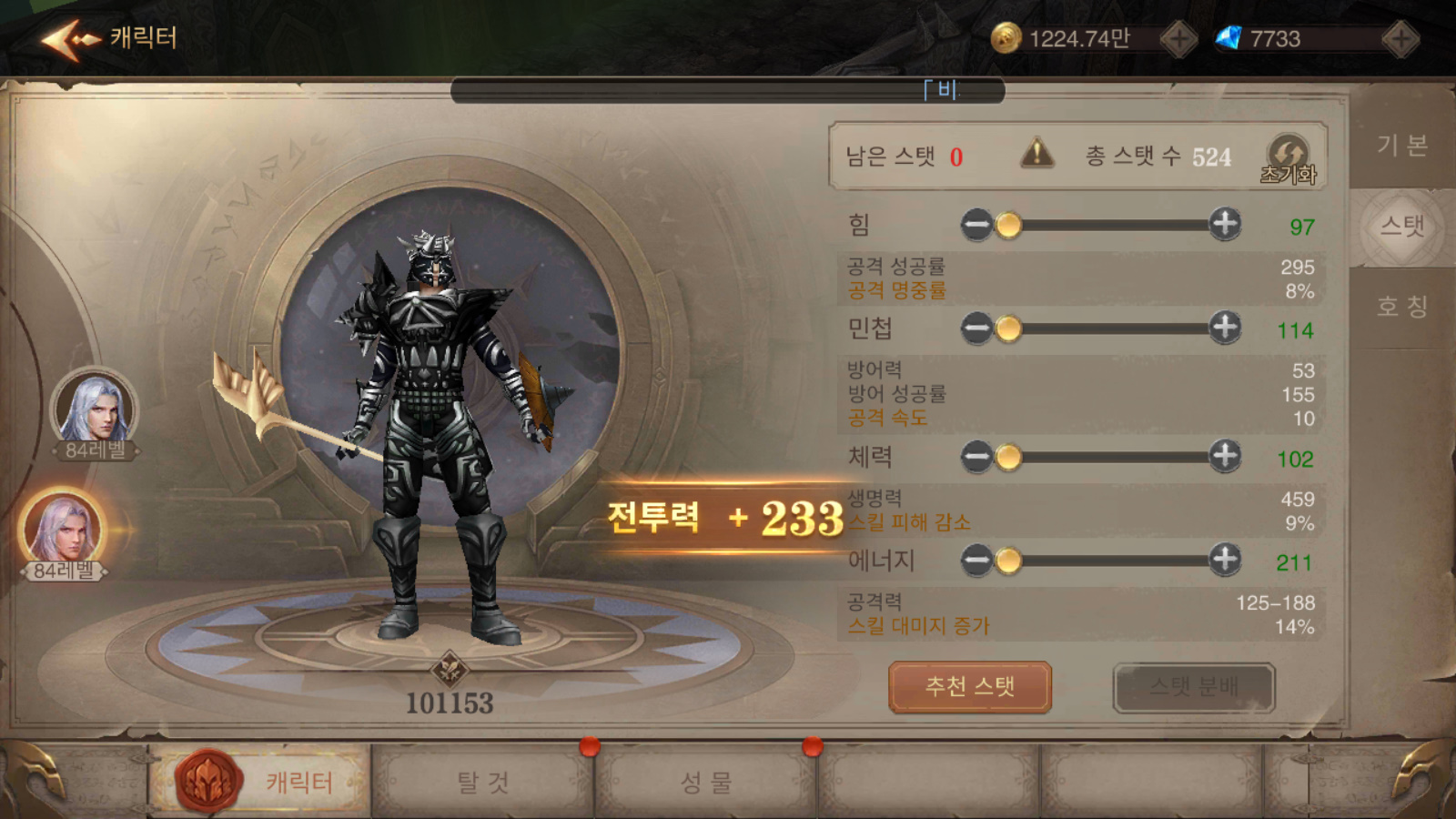This screenshot has height=819, width=1456.
Task: Add gold with the plus beside 1224.74만
Action: click(x=1179, y=39)
